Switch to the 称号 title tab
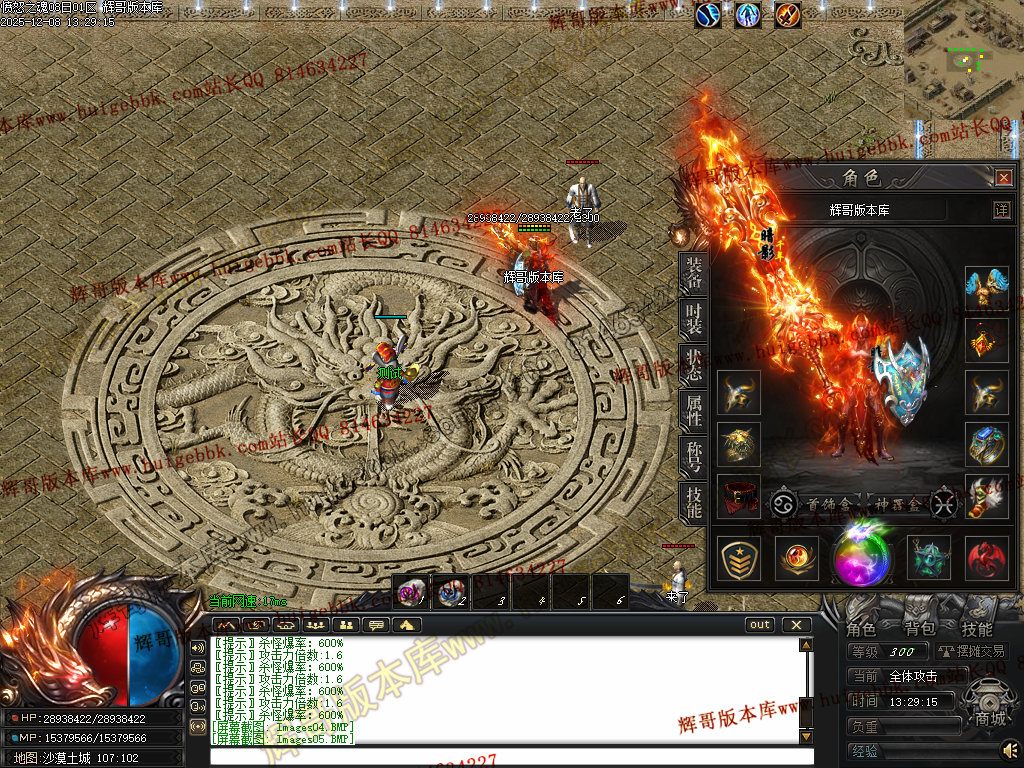 [x=693, y=458]
